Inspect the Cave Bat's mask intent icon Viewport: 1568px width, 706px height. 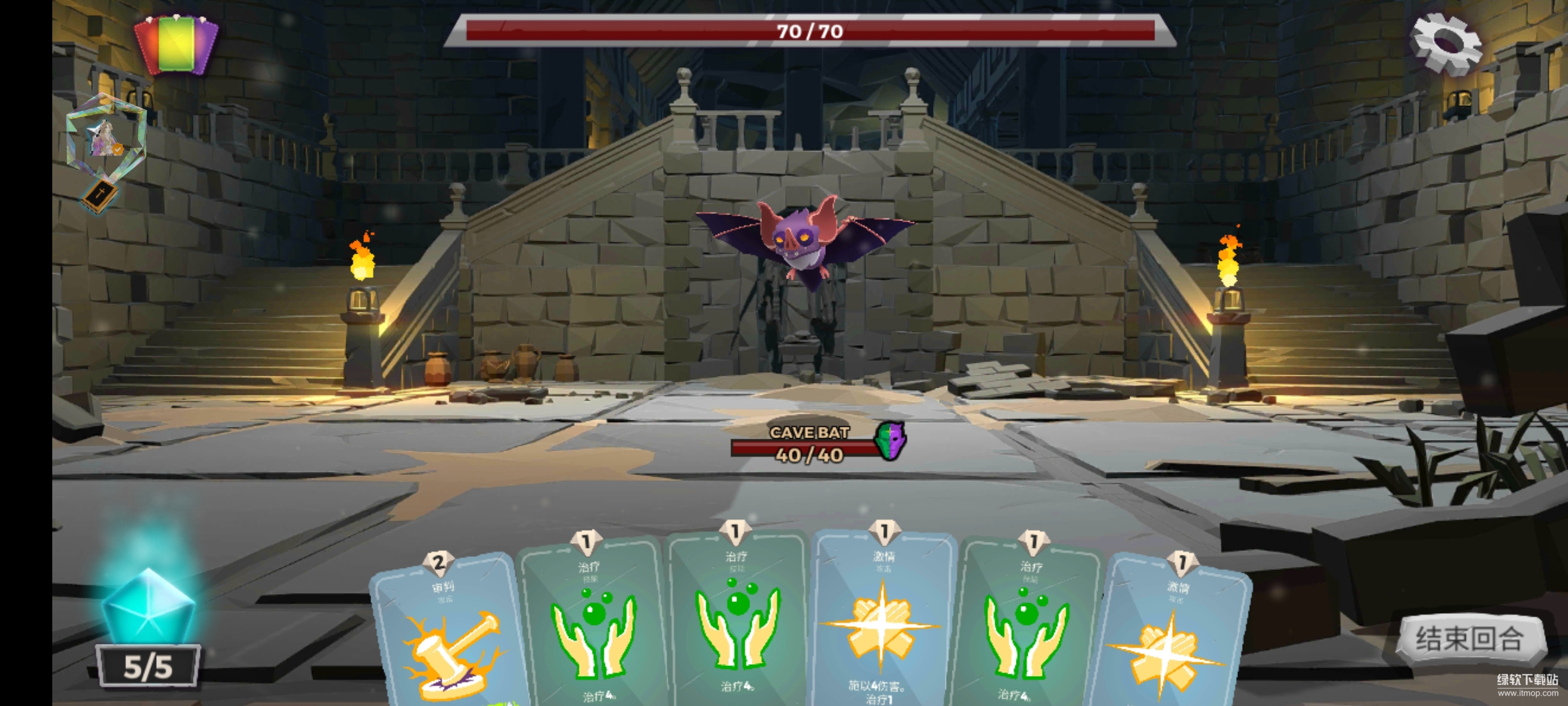(891, 440)
